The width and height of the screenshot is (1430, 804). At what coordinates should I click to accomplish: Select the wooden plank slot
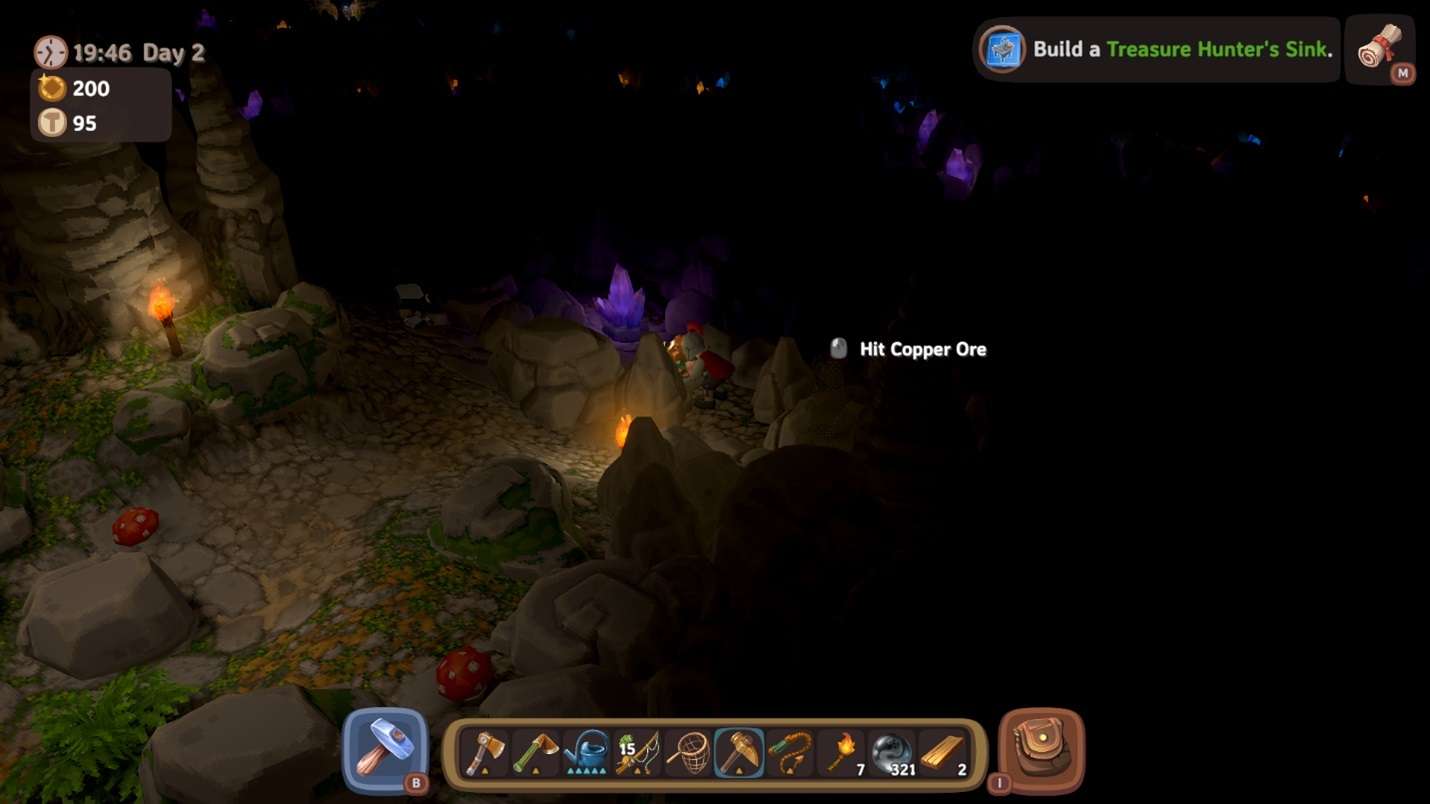[x=943, y=752]
